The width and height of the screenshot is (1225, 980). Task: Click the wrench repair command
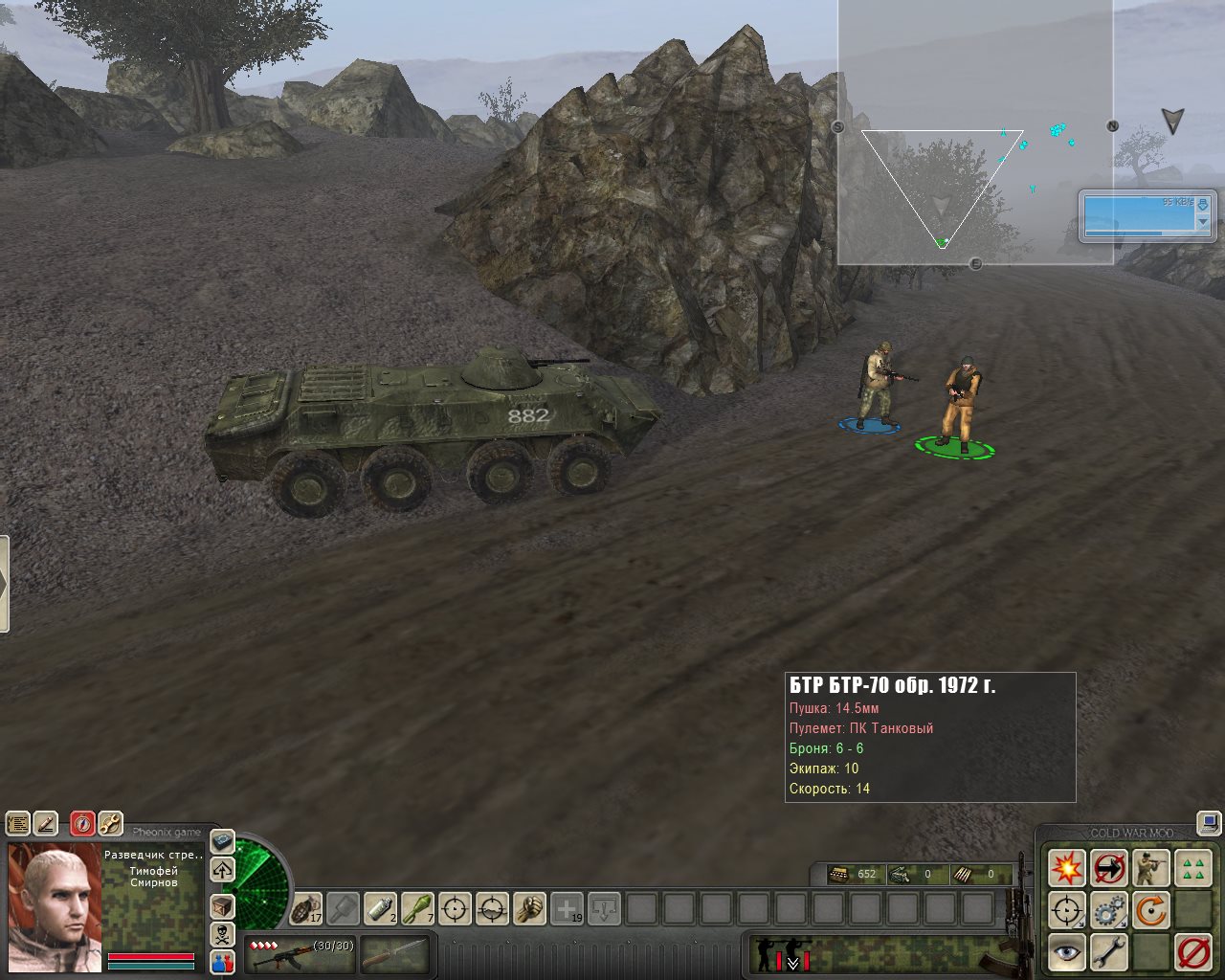click(x=1108, y=952)
